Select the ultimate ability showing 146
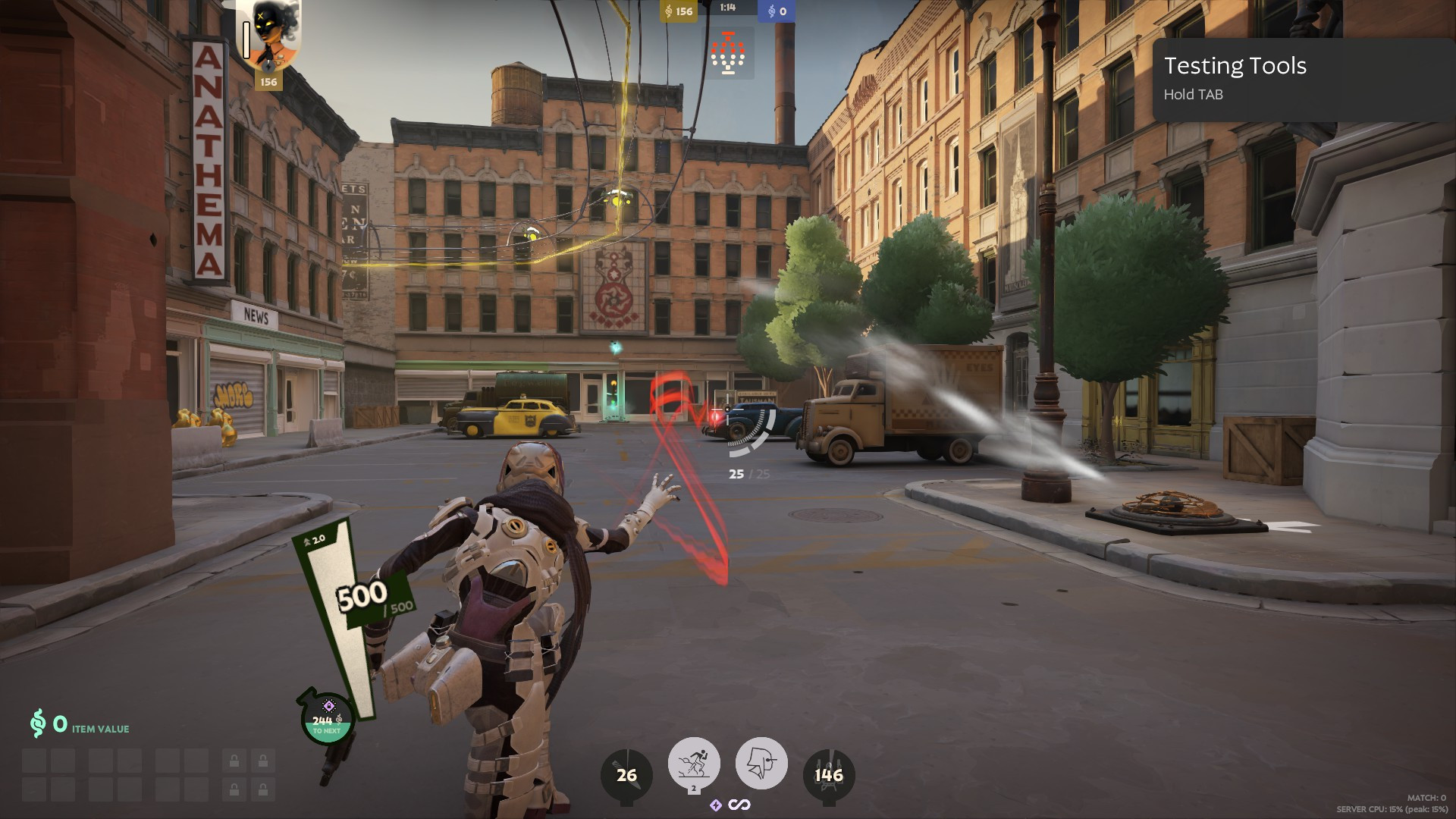The image size is (1456, 819). click(x=828, y=775)
